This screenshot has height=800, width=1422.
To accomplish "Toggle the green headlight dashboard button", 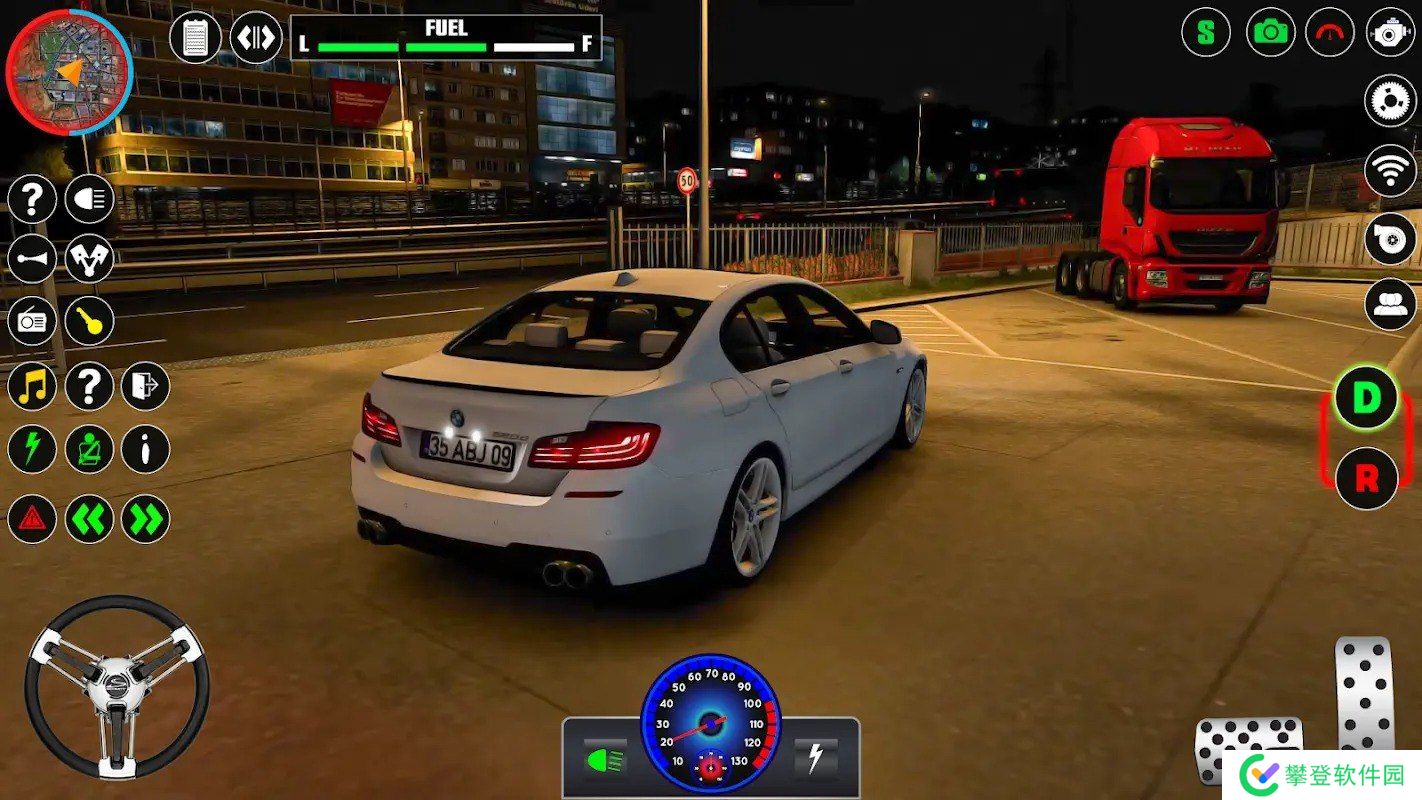I will pyautogui.click(x=605, y=758).
